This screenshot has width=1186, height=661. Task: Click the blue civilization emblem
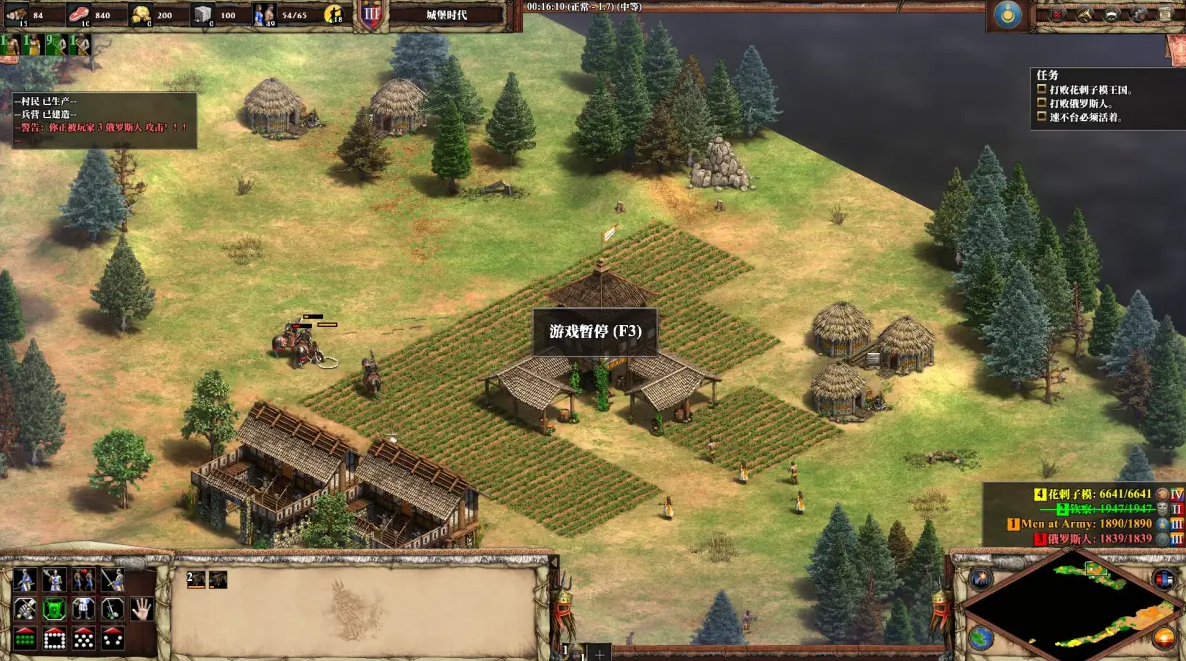coord(1008,15)
